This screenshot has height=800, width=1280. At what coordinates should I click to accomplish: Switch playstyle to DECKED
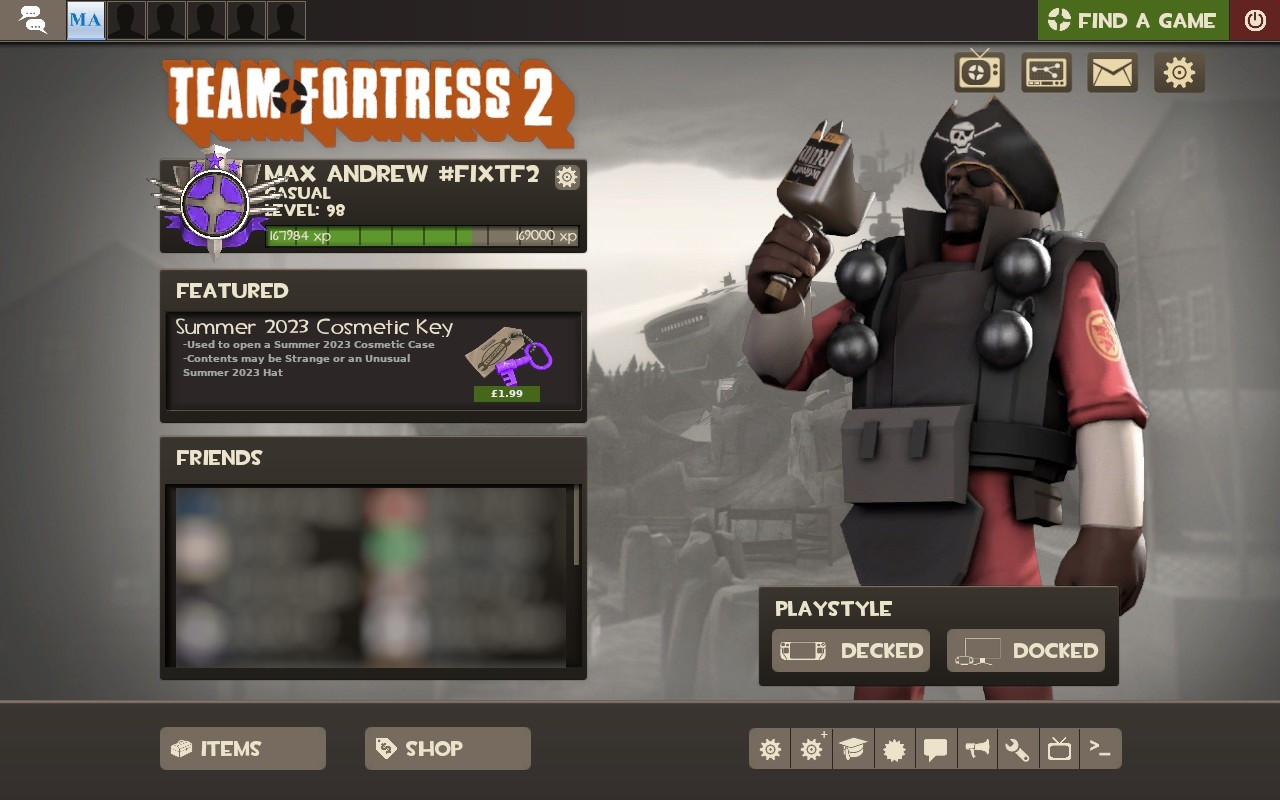click(x=850, y=650)
